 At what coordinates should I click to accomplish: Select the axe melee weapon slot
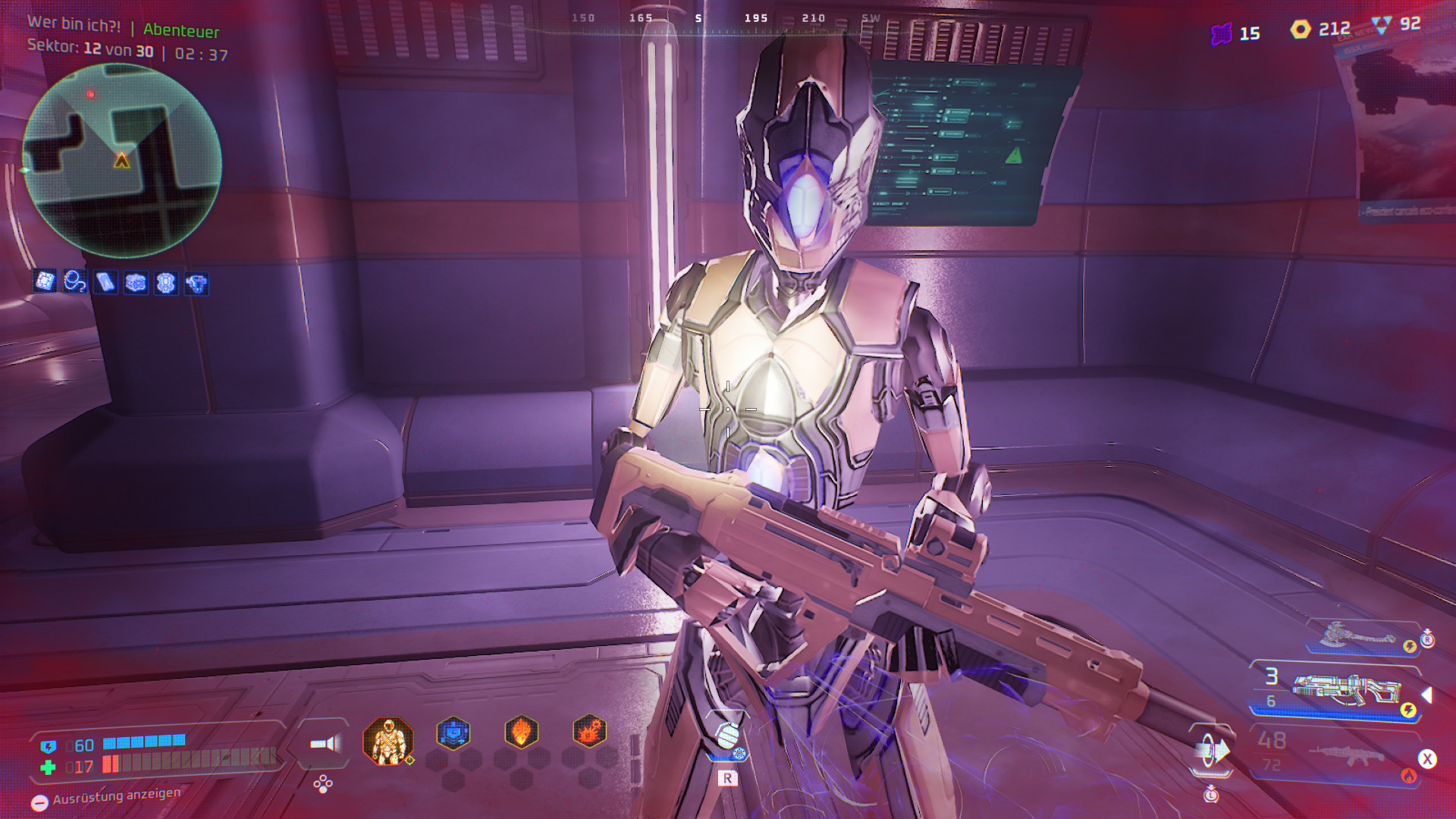click(x=1361, y=637)
